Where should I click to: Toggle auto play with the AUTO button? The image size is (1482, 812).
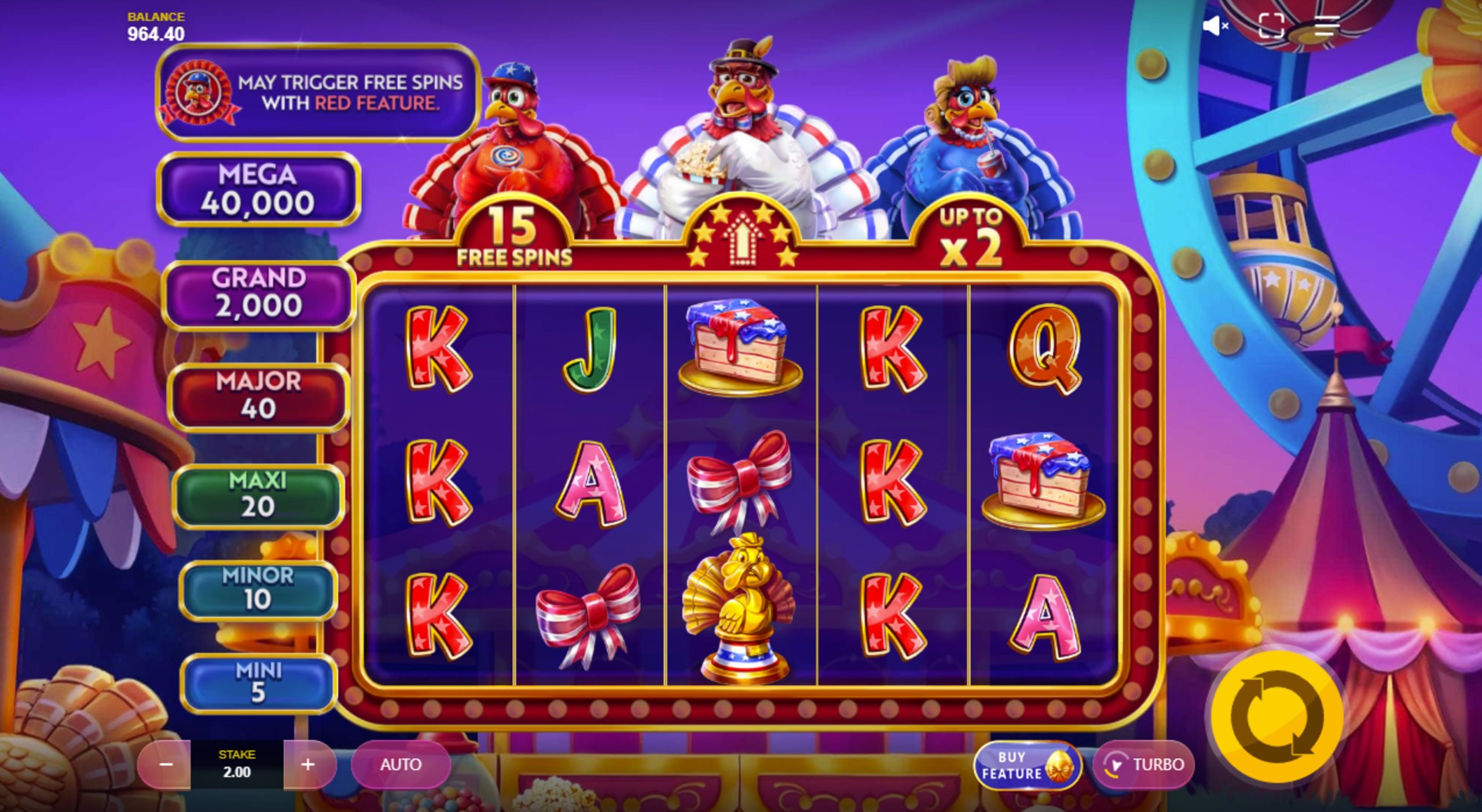click(x=402, y=764)
